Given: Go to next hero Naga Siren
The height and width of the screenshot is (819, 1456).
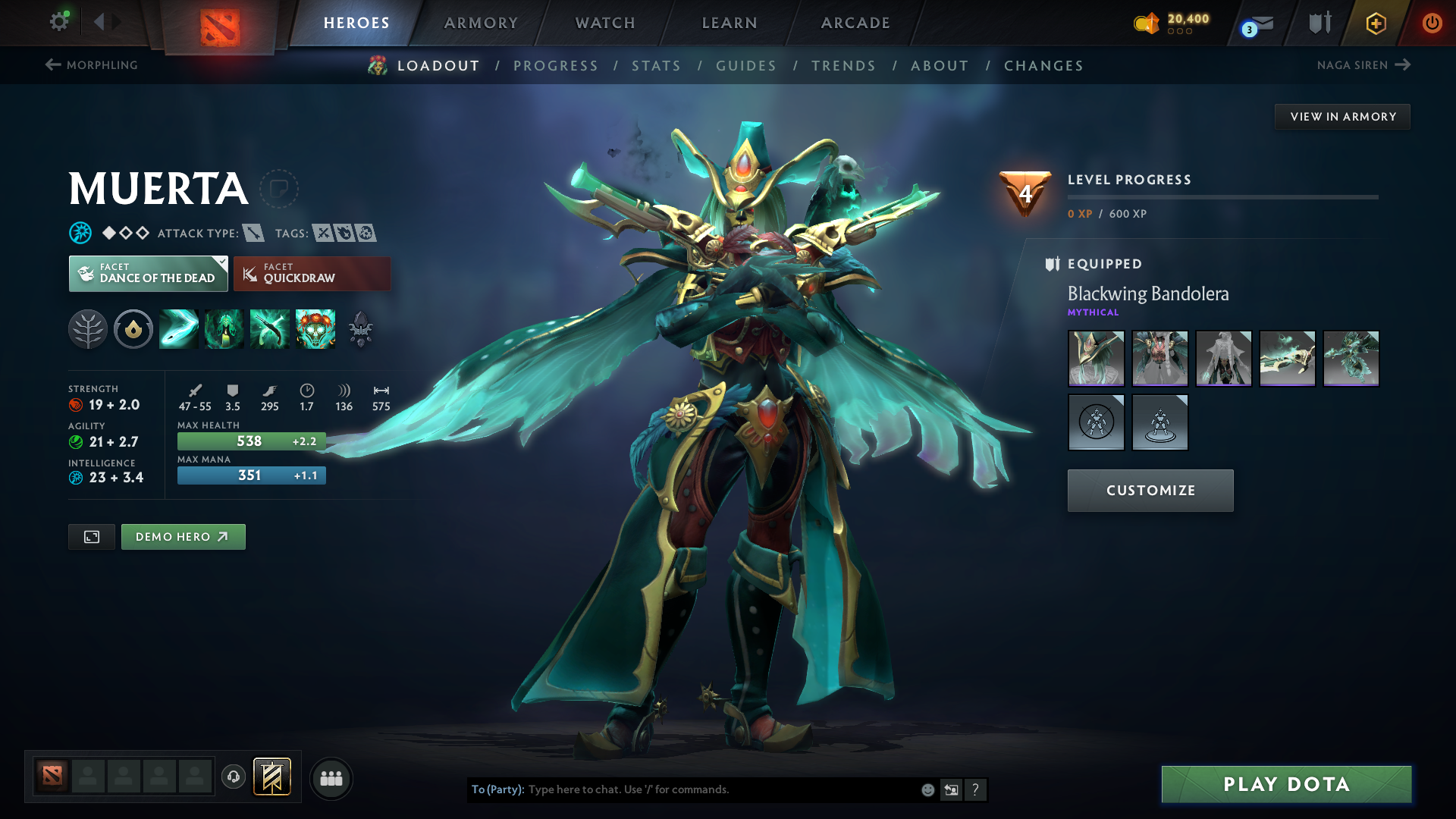Looking at the screenshot, I should (1363, 65).
